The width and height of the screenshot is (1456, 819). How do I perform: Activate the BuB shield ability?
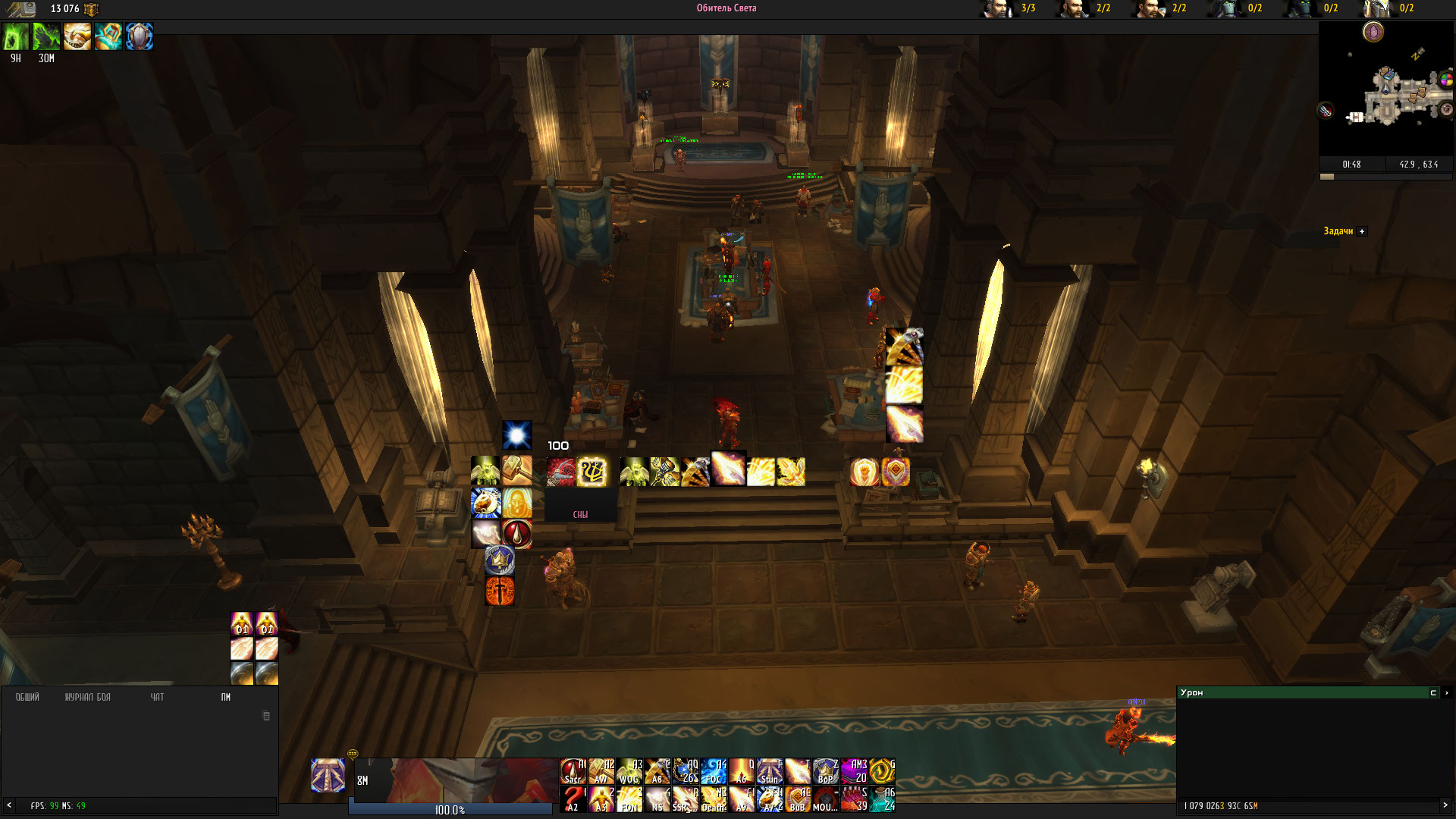(798, 799)
